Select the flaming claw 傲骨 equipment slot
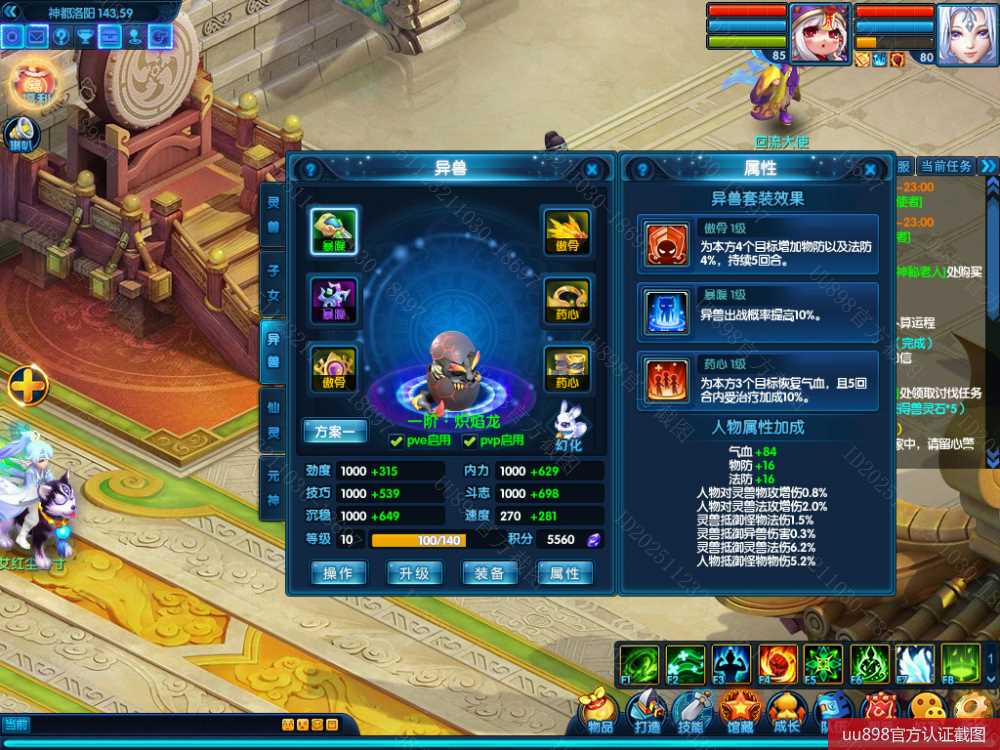Image resolution: width=1000 pixels, height=750 pixels. coord(566,232)
